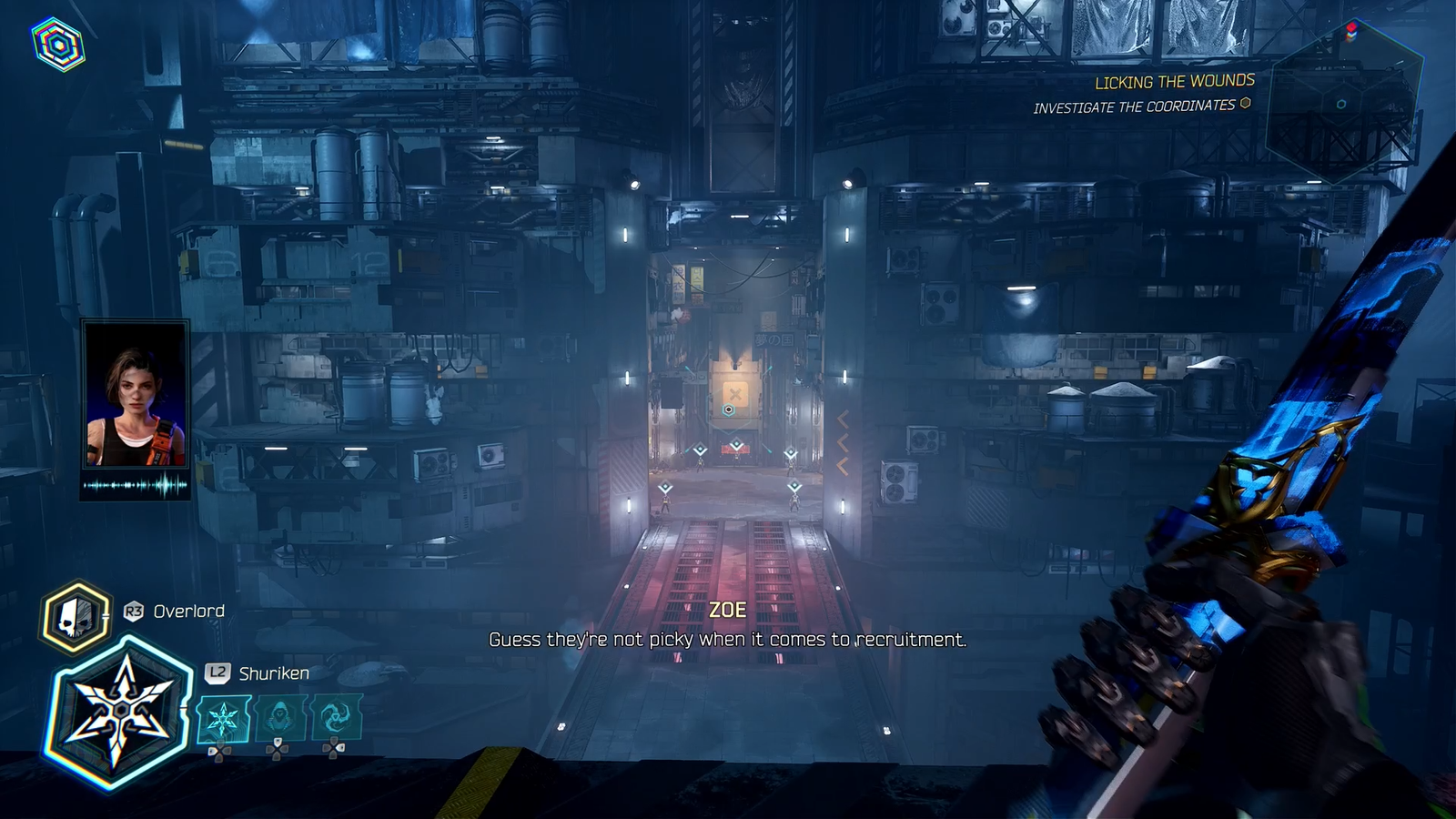
Task: Choose the small shuriken skill slot
Action: tap(223, 719)
